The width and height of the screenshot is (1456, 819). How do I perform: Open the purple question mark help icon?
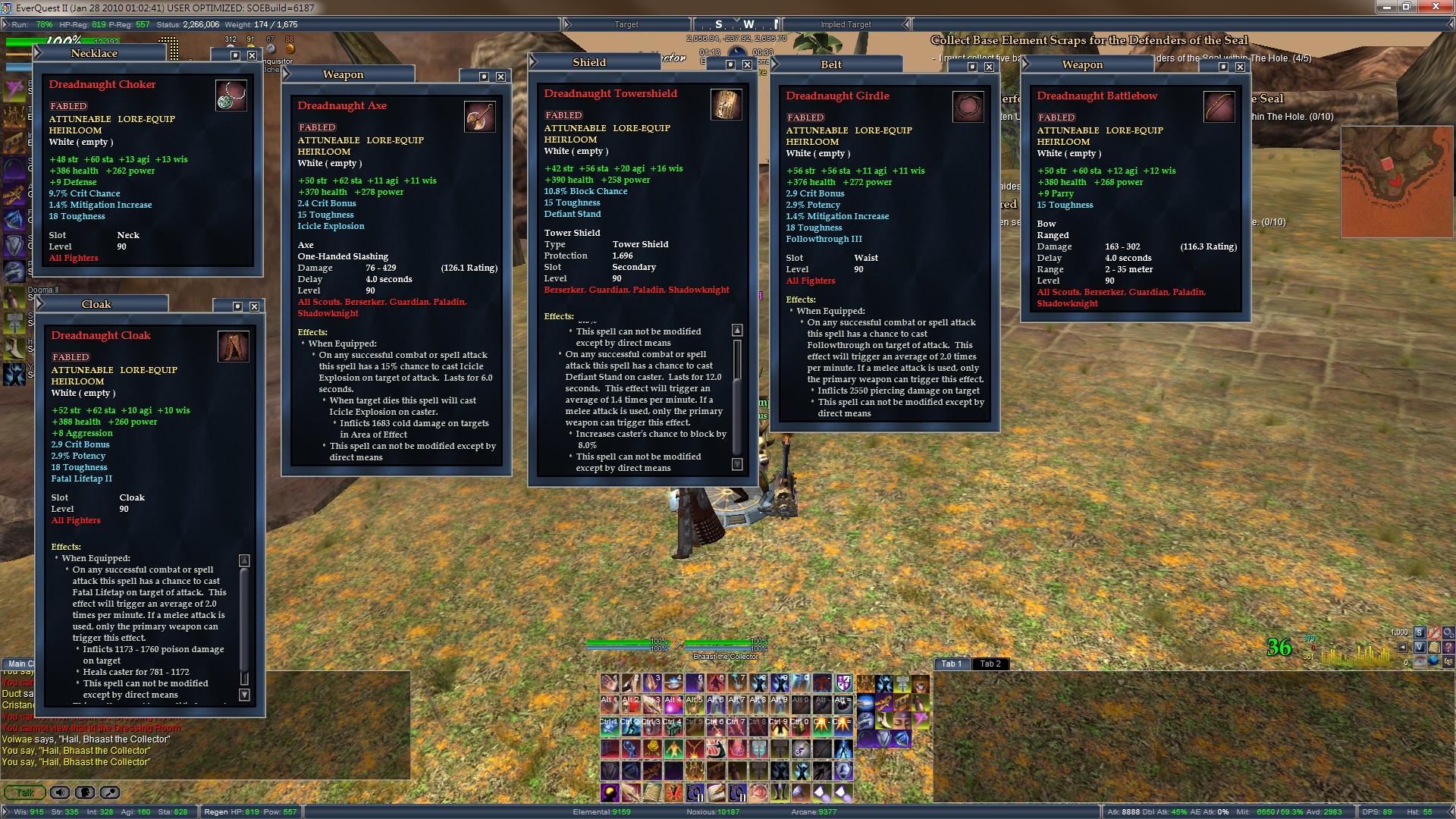coord(1448,647)
